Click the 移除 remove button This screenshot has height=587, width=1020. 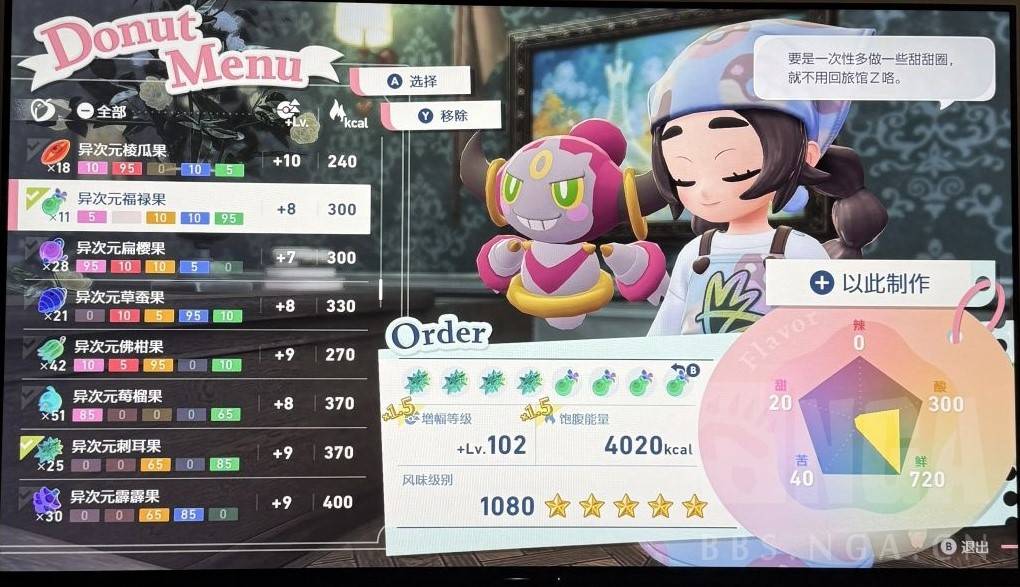click(441, 115)
